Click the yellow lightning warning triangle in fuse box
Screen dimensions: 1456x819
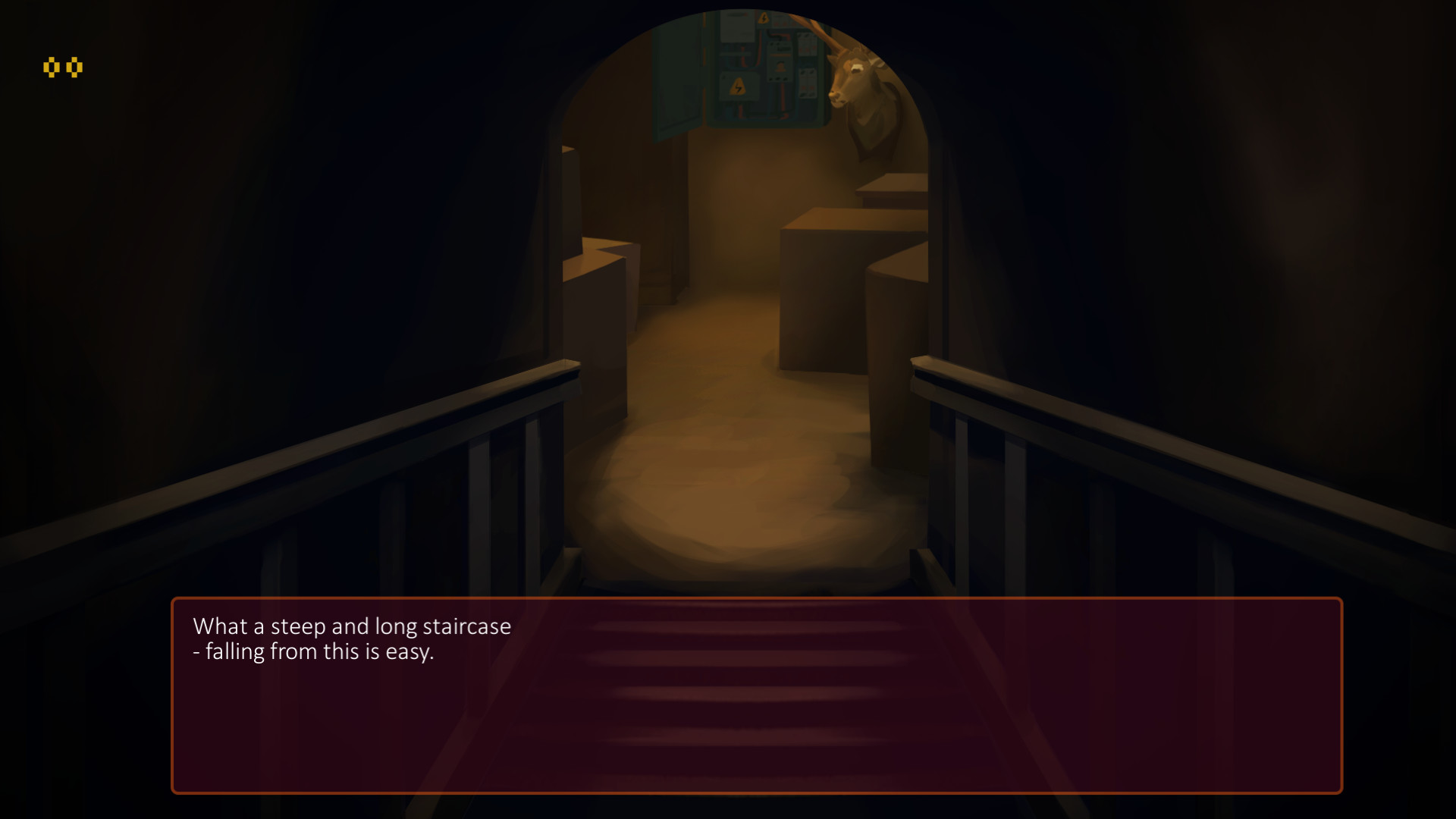739,87
